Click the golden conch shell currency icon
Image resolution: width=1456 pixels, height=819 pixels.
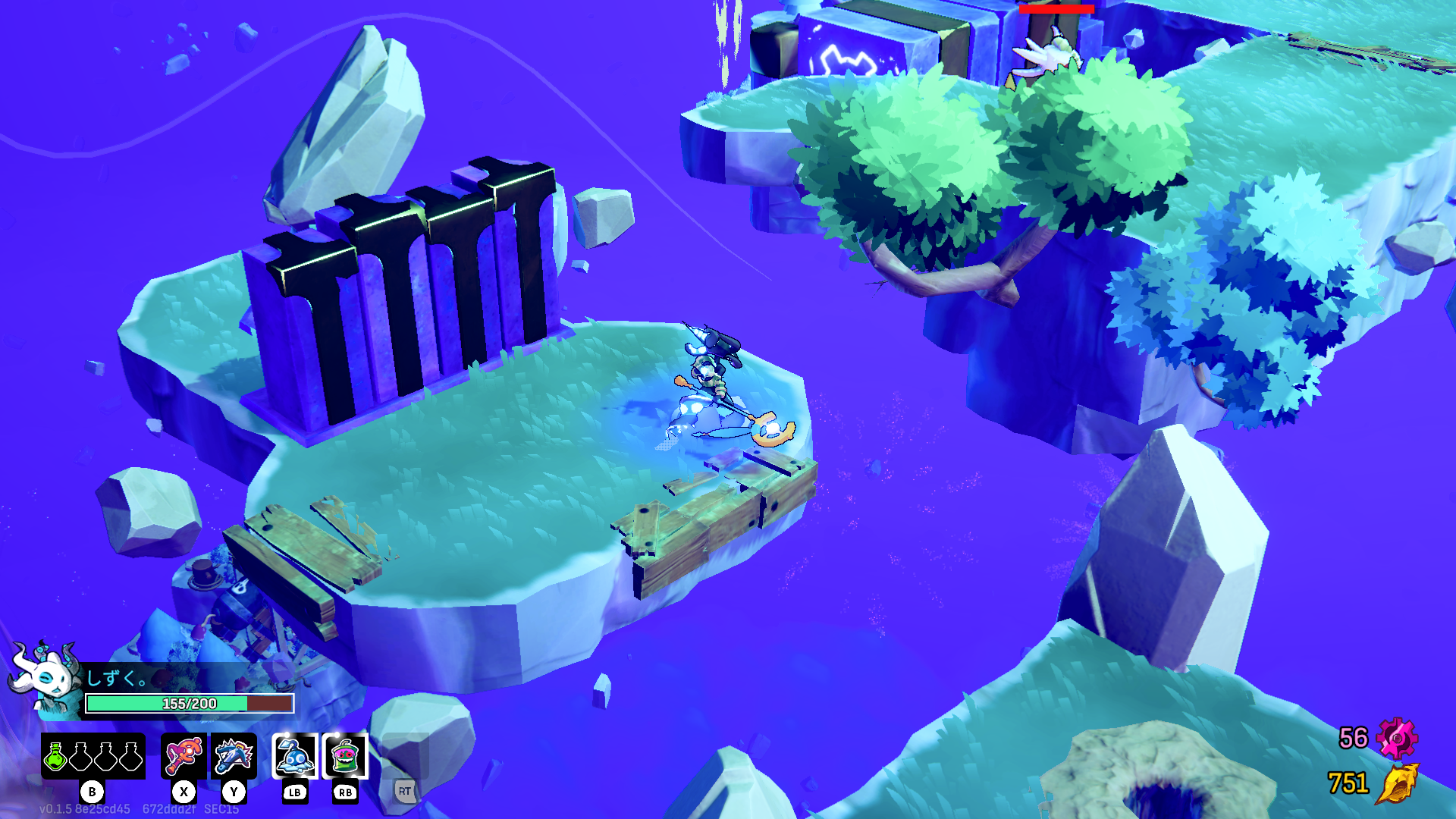pos(1397,783)
